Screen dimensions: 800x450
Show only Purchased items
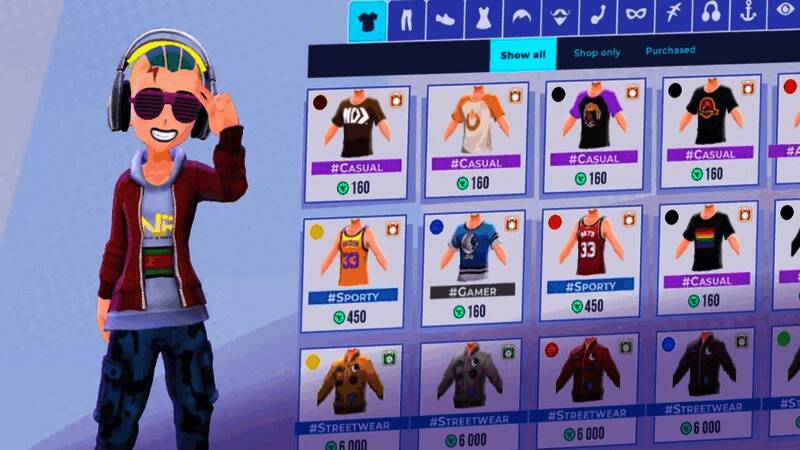click(x=670, y=50)
